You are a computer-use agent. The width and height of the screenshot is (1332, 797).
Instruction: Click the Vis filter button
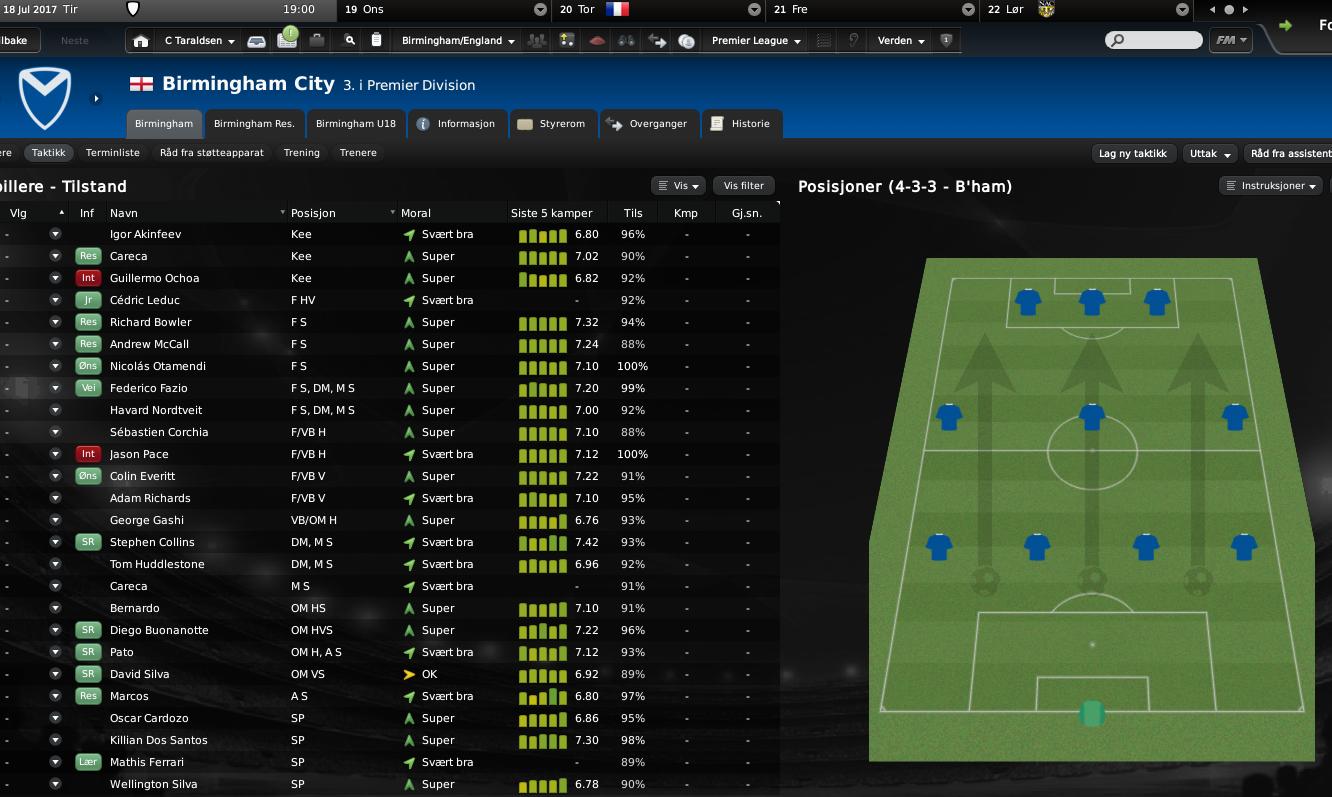(743, 186)
